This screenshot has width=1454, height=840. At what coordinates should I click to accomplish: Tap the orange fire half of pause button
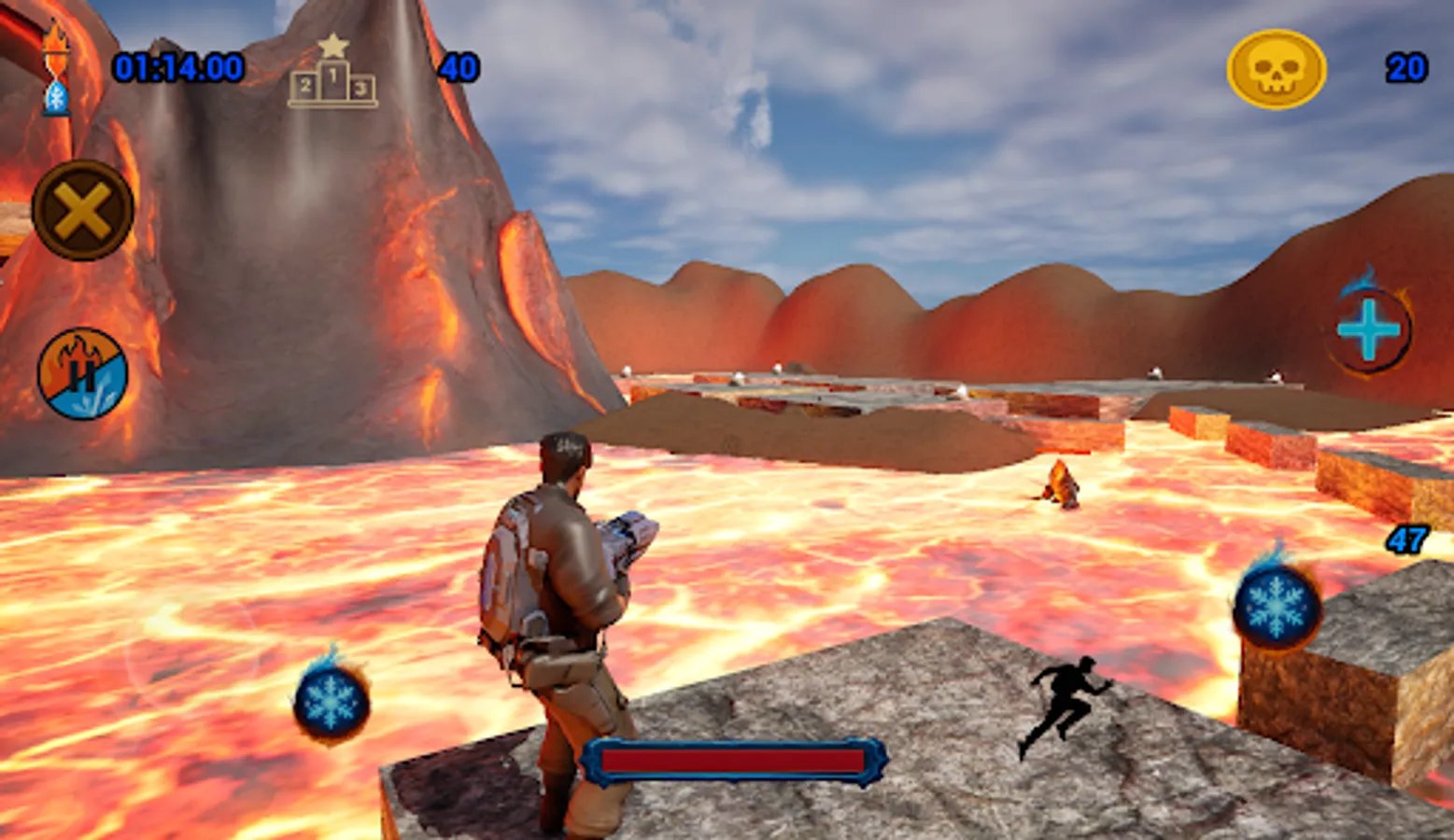pos(68,350)
